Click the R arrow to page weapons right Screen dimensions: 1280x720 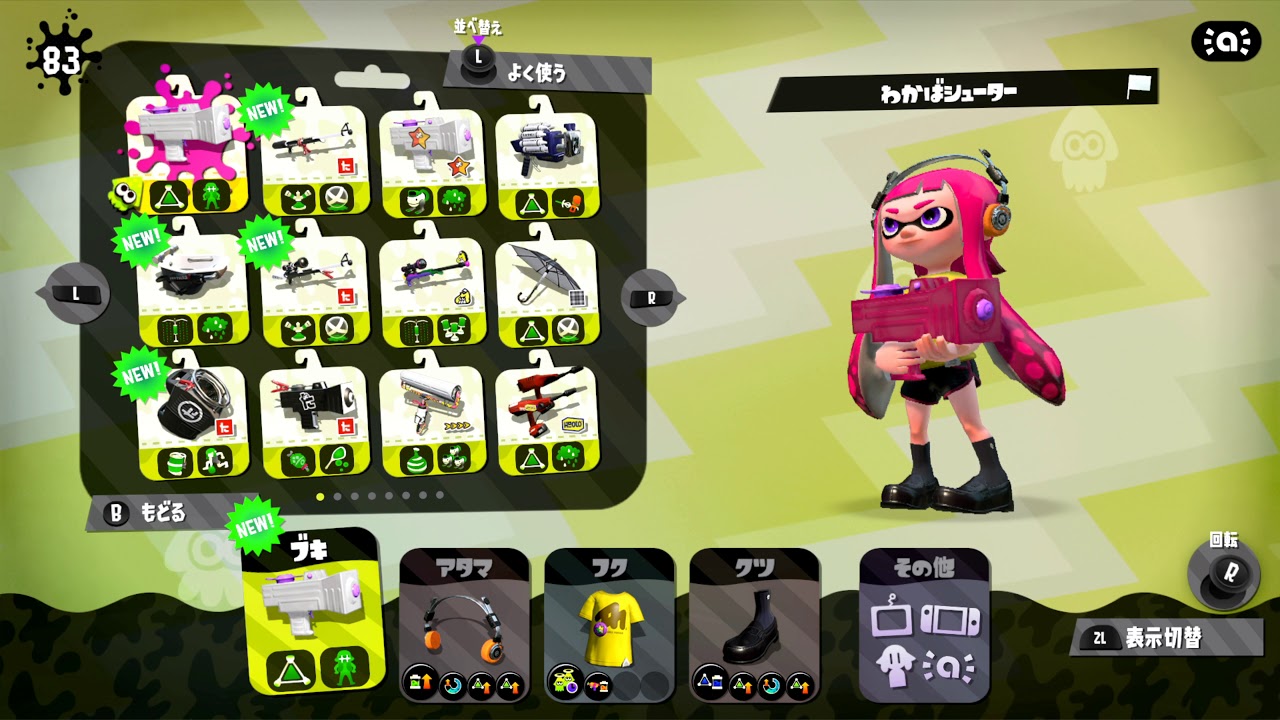click(x=650, y=295)
